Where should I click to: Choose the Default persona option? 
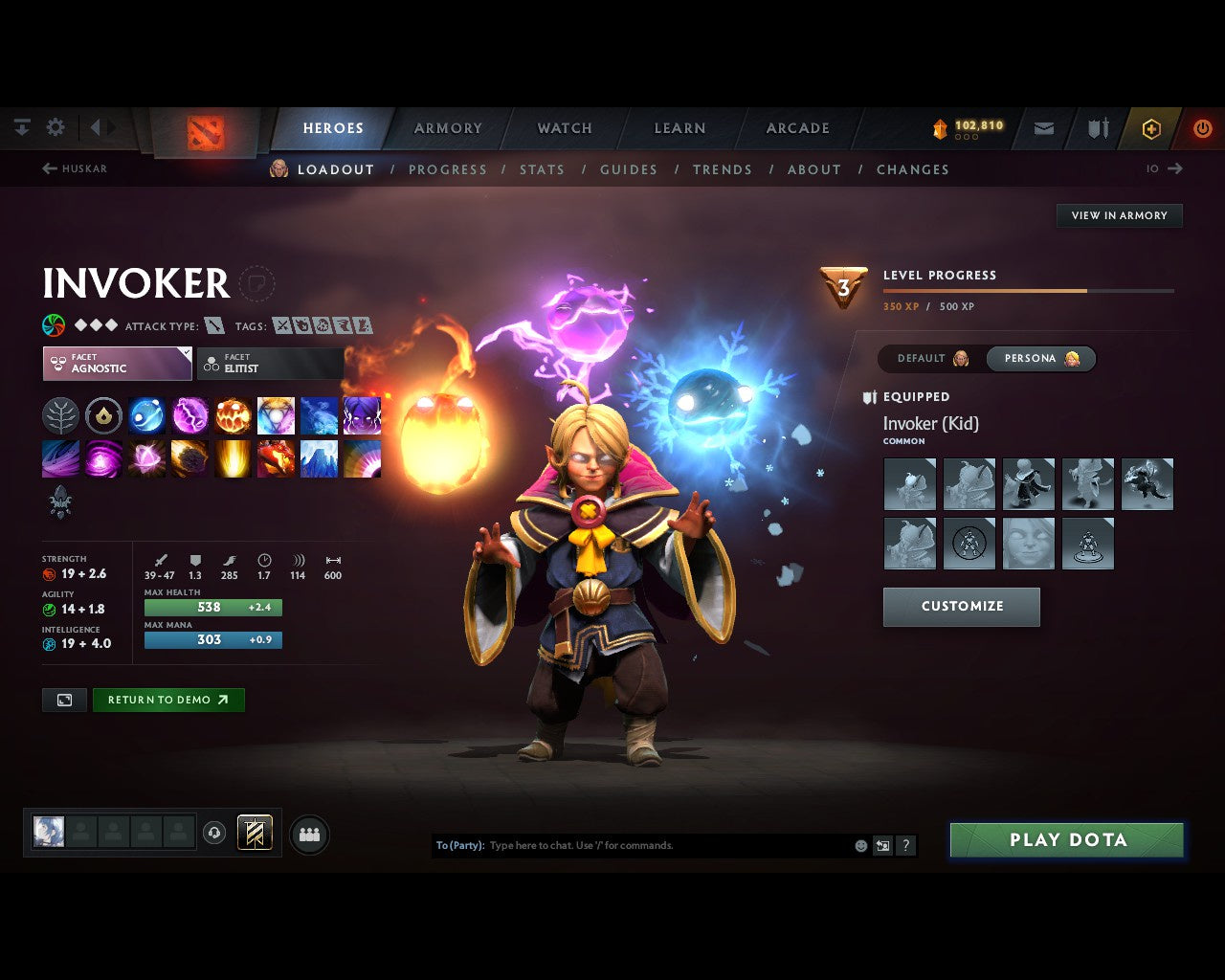point(932,359)
